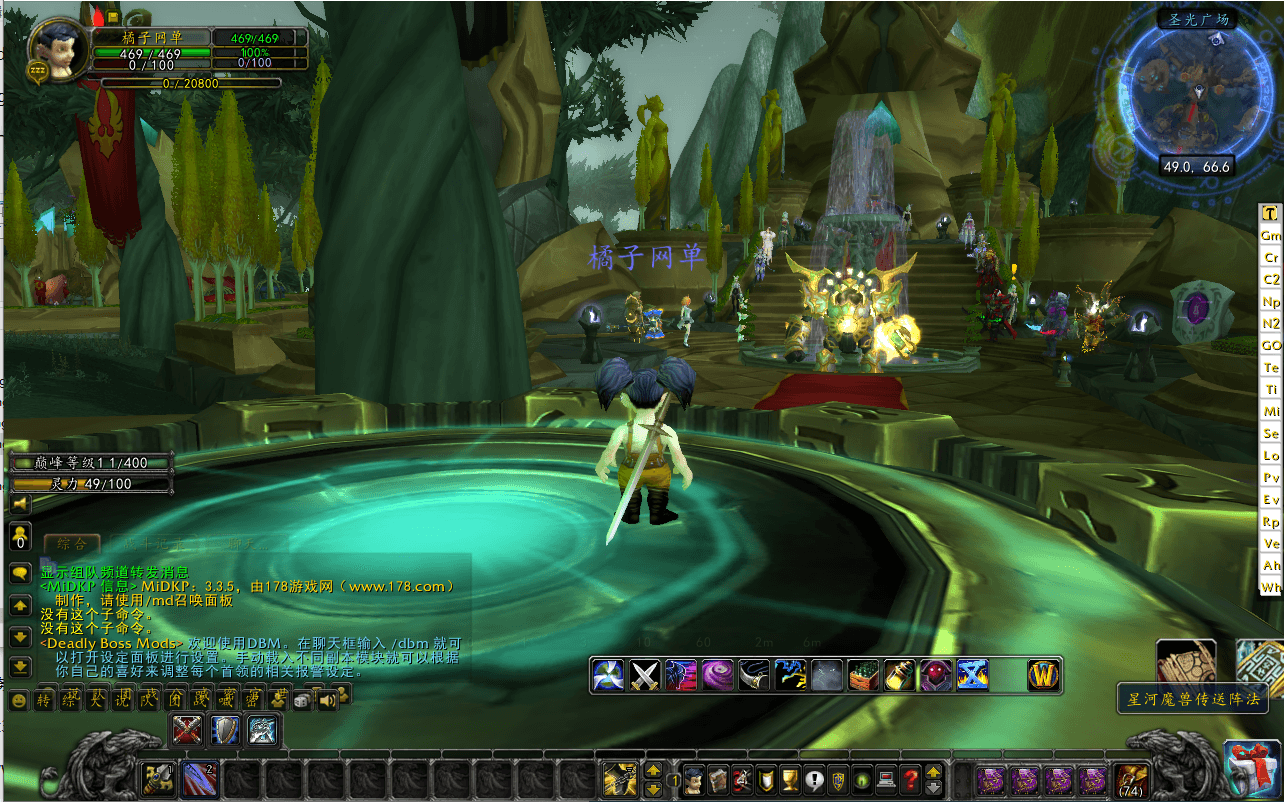Switch to the 综合 chat tab
The image size is (1284, 802).
72,544
